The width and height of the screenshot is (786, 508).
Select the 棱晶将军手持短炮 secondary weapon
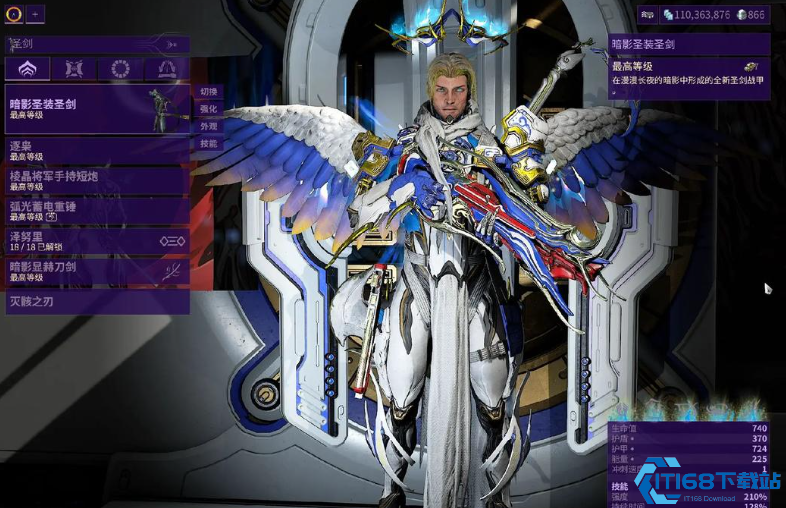(x=97, y=180)
